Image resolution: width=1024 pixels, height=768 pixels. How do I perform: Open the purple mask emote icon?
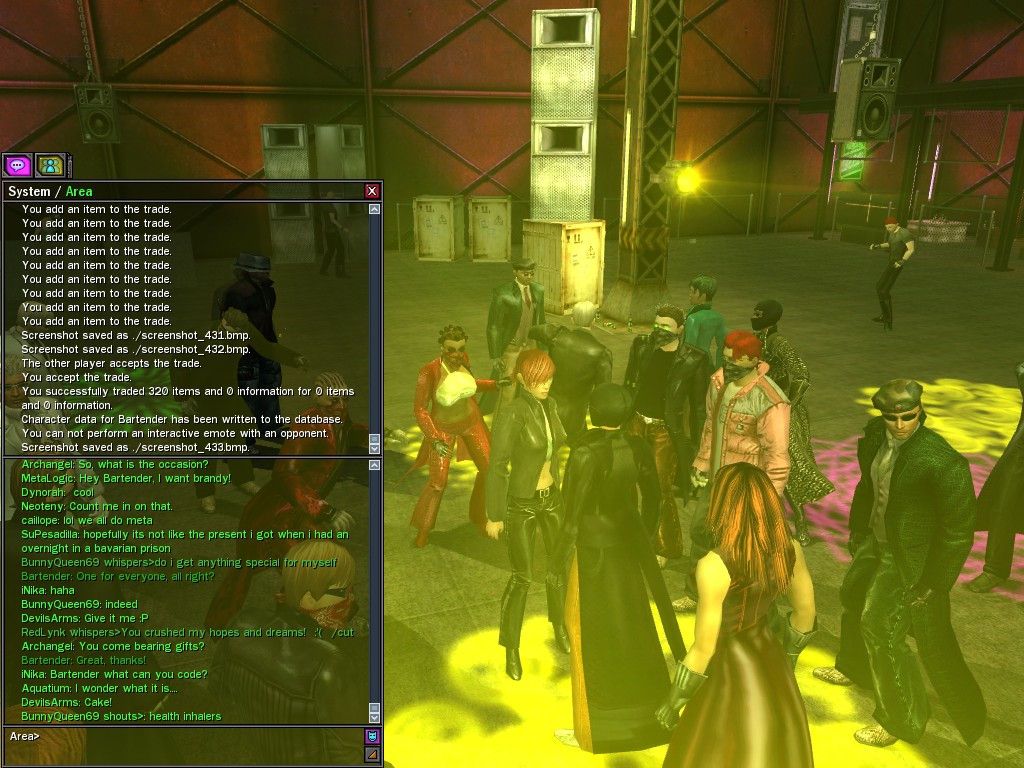[372, 736]
